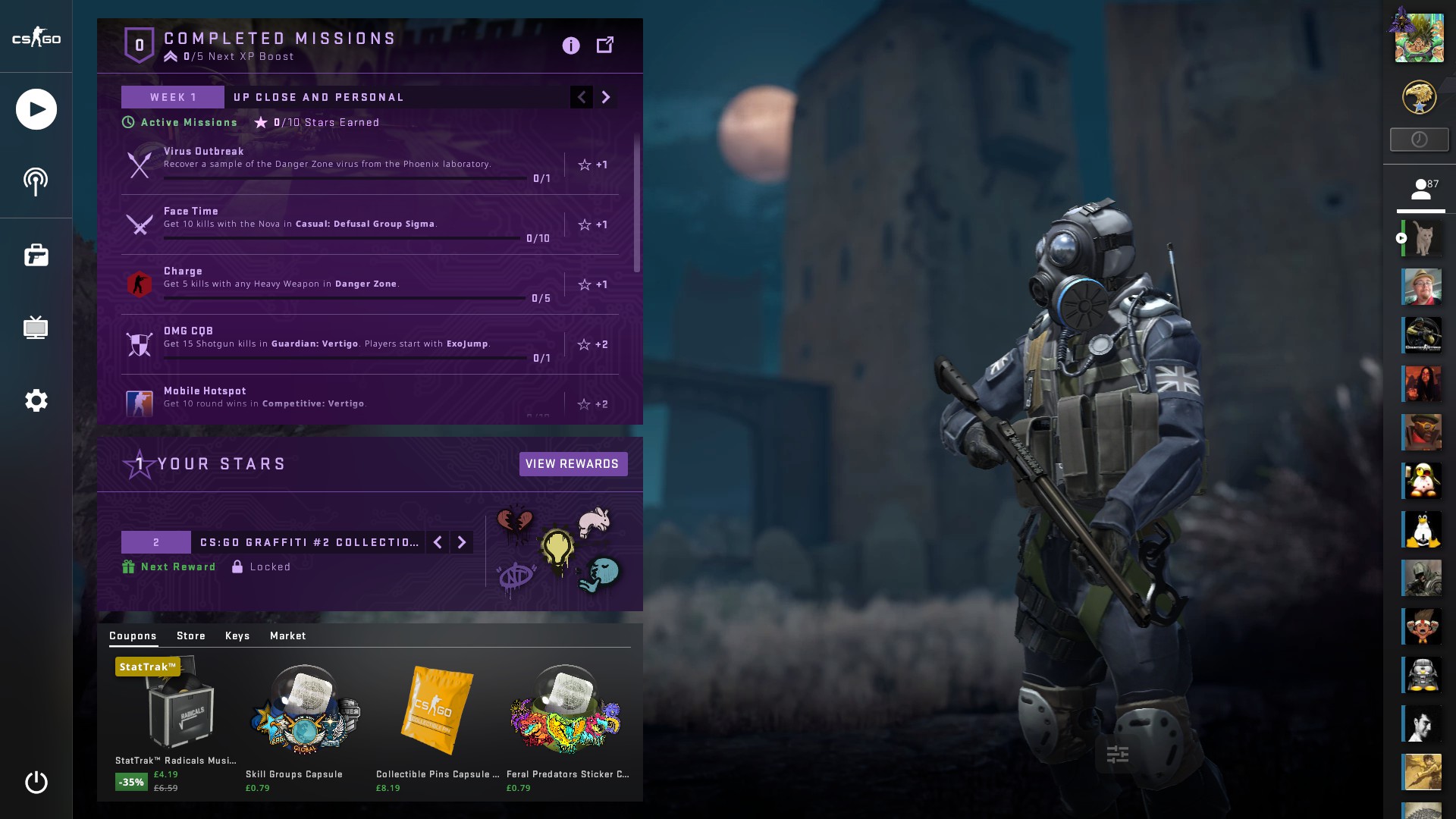Select the Collectible Pins Capsule item
1456x819 pixels.
tap(437, 720)
